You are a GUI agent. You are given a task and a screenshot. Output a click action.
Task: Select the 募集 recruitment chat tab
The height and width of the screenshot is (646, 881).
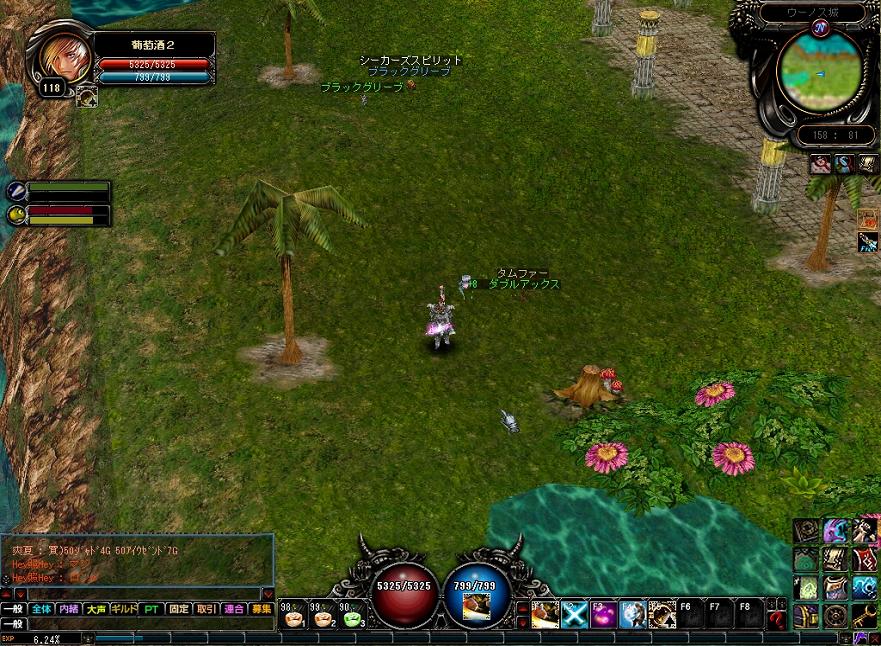click(261, 608)
